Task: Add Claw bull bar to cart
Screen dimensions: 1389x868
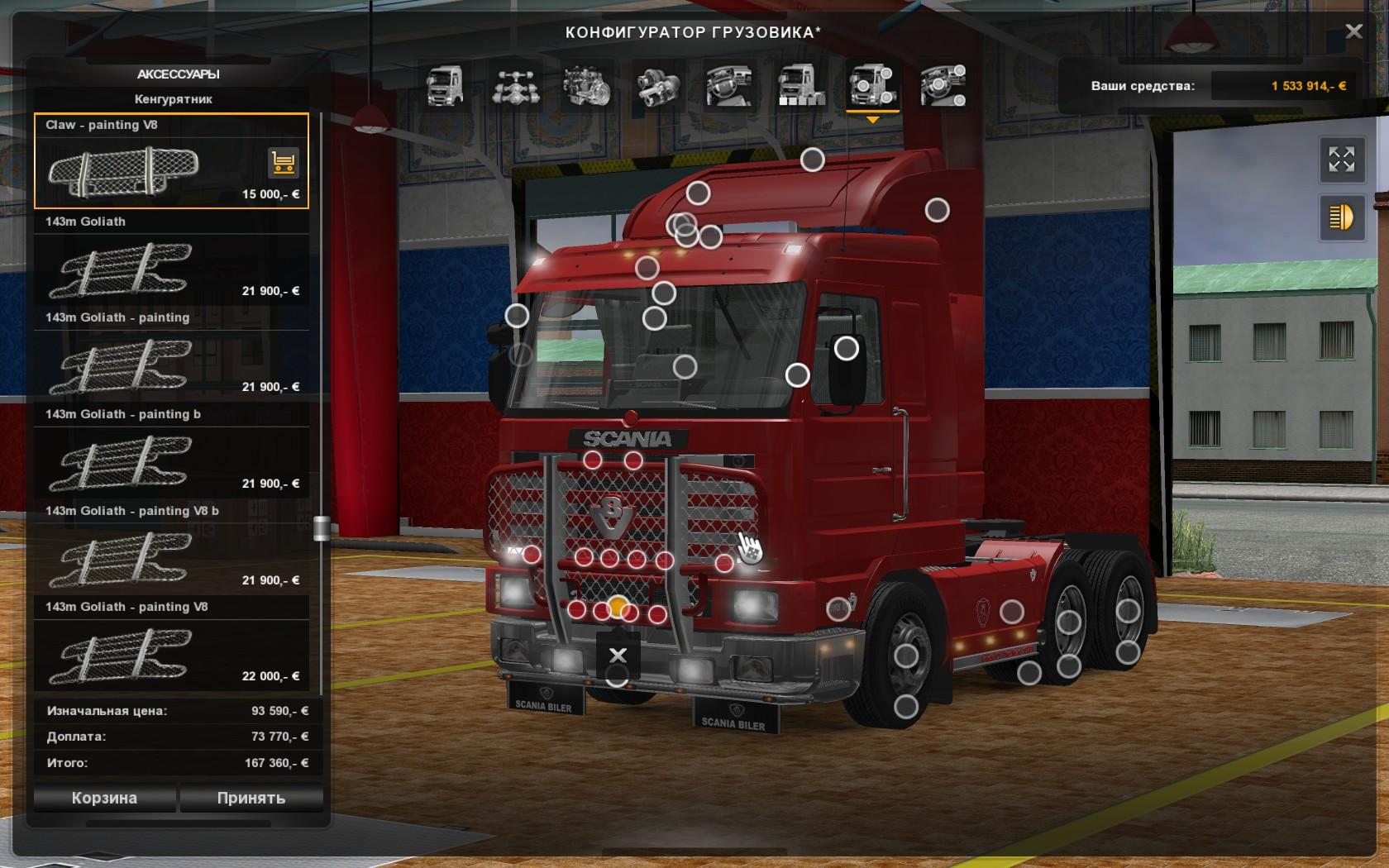Action: click(x=284, y=163)
